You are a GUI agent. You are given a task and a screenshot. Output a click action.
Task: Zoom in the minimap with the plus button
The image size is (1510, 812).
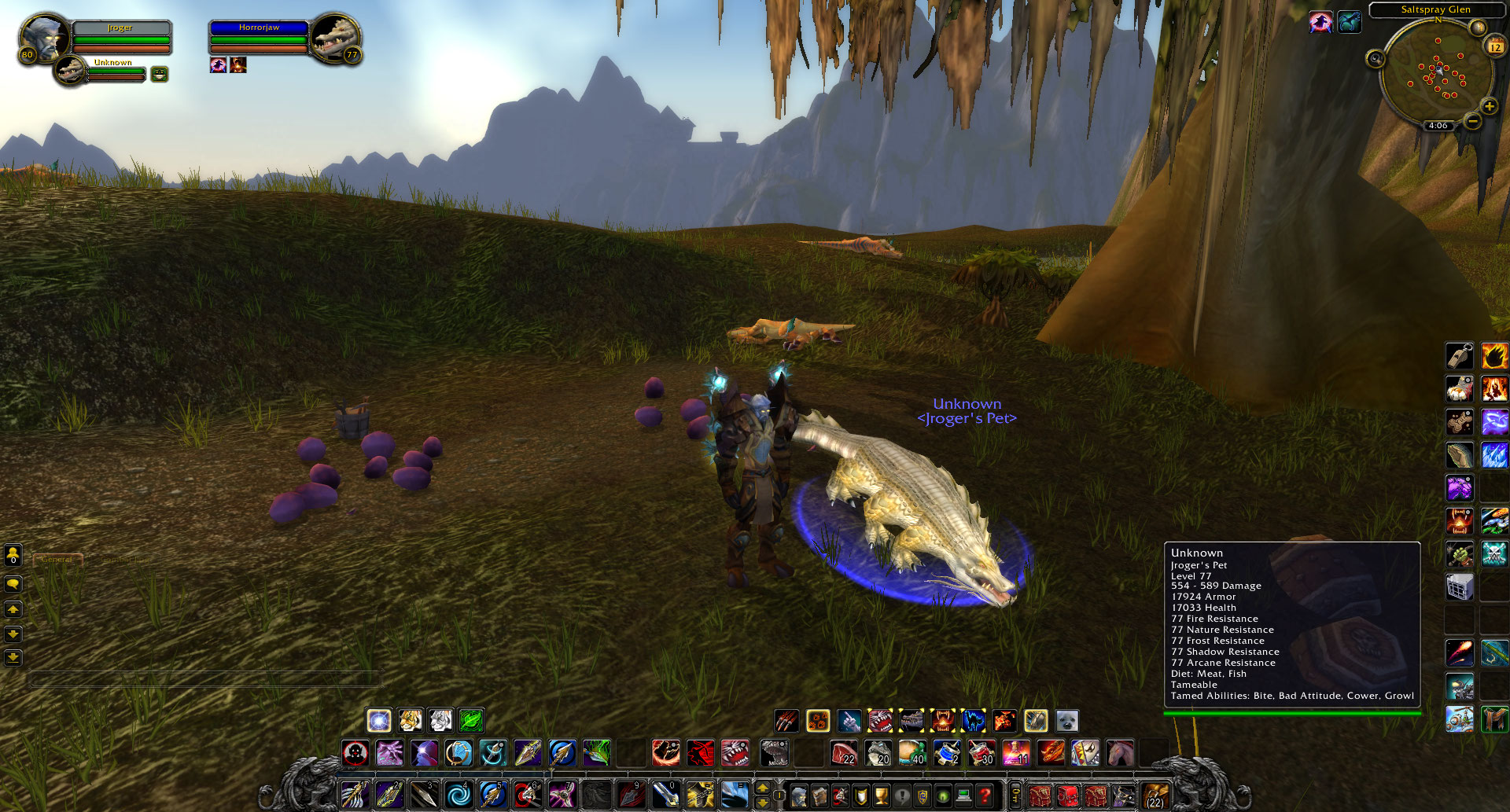coord(1489,105)
